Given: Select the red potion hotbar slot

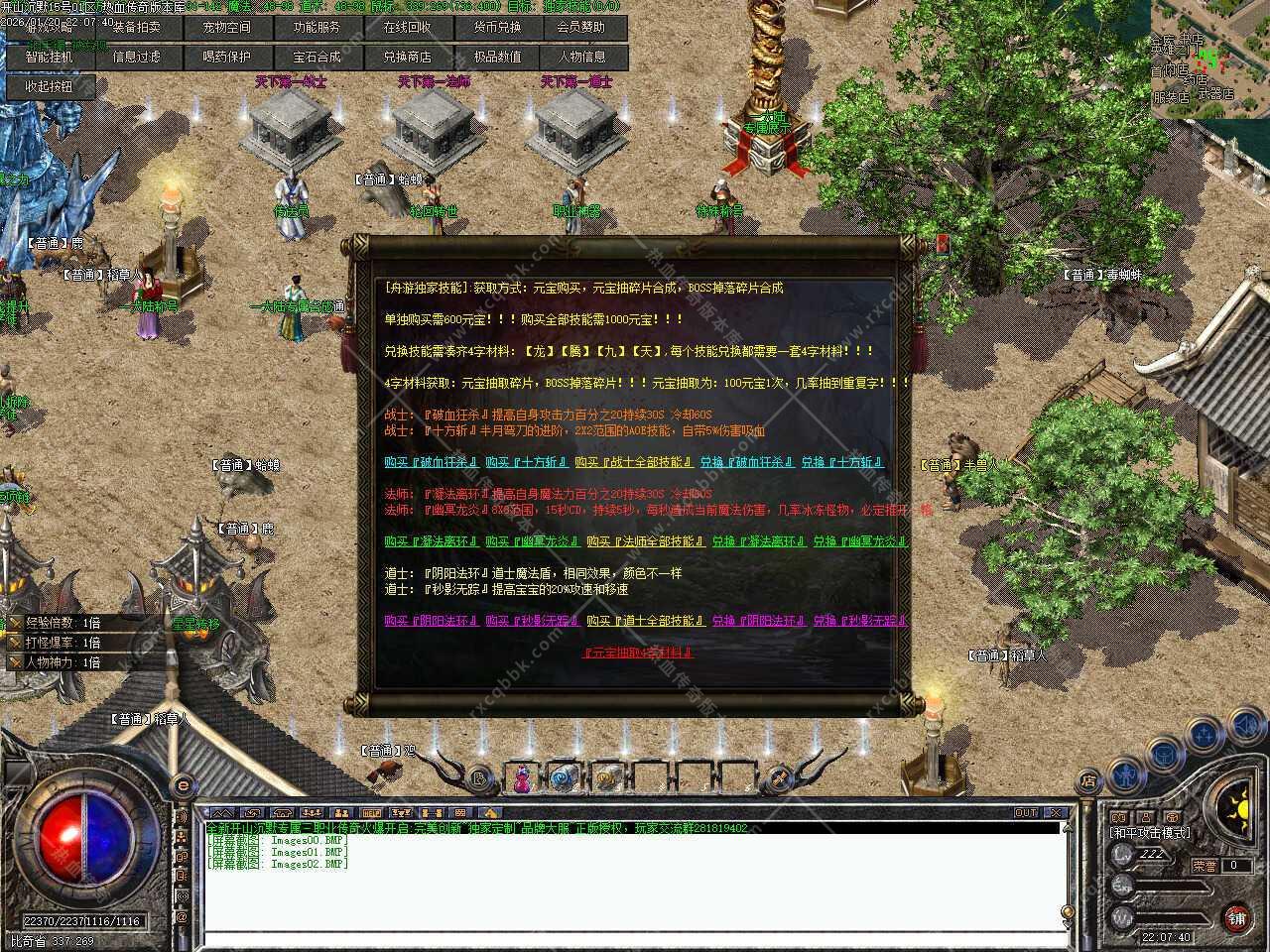Looking at the screenshot, I should pyautogui.click(x=520, y=779).
